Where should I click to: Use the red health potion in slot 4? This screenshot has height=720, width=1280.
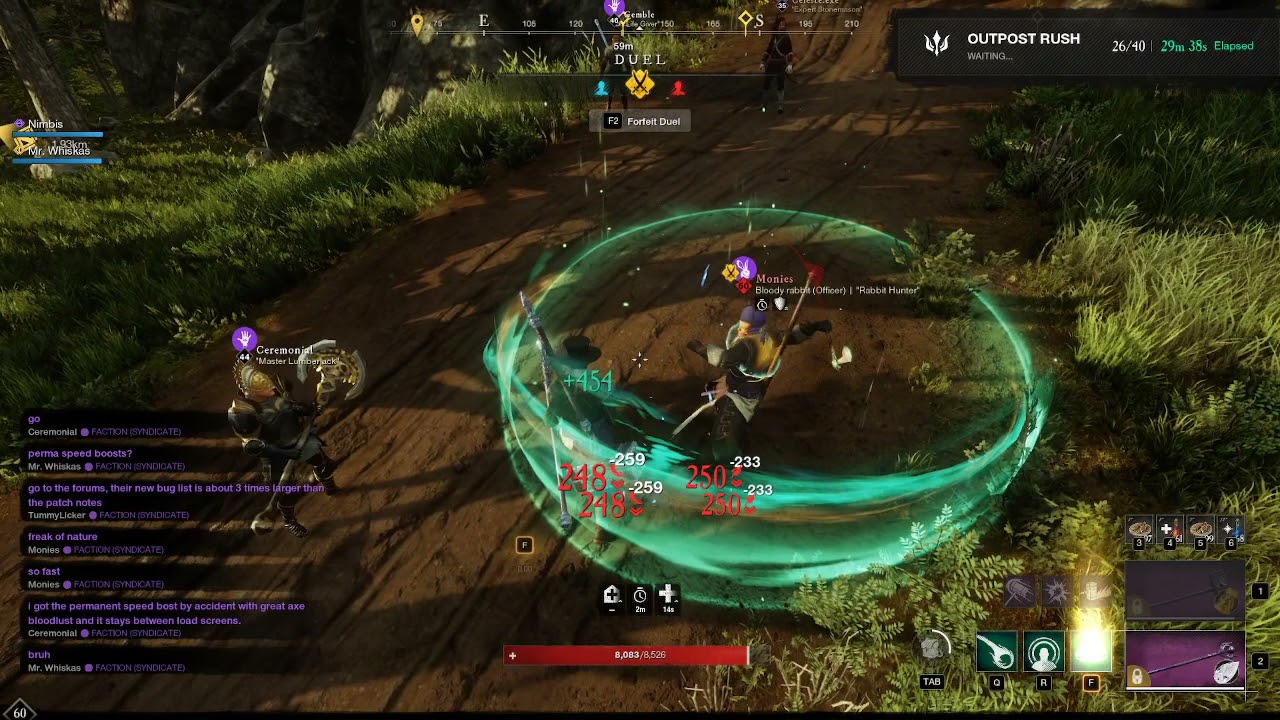click(x=1169, y=529)
